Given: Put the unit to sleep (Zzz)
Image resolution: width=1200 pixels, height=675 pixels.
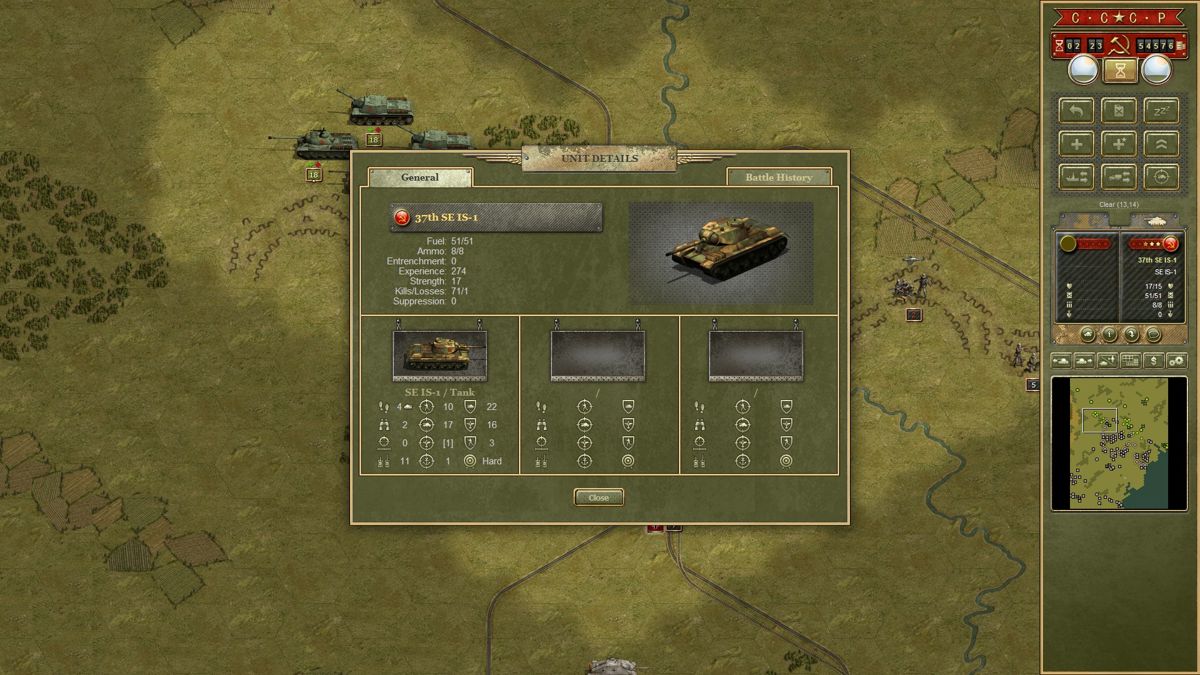Looking at the screenshot, I should pyautogui.click(x=1161, y=110).
